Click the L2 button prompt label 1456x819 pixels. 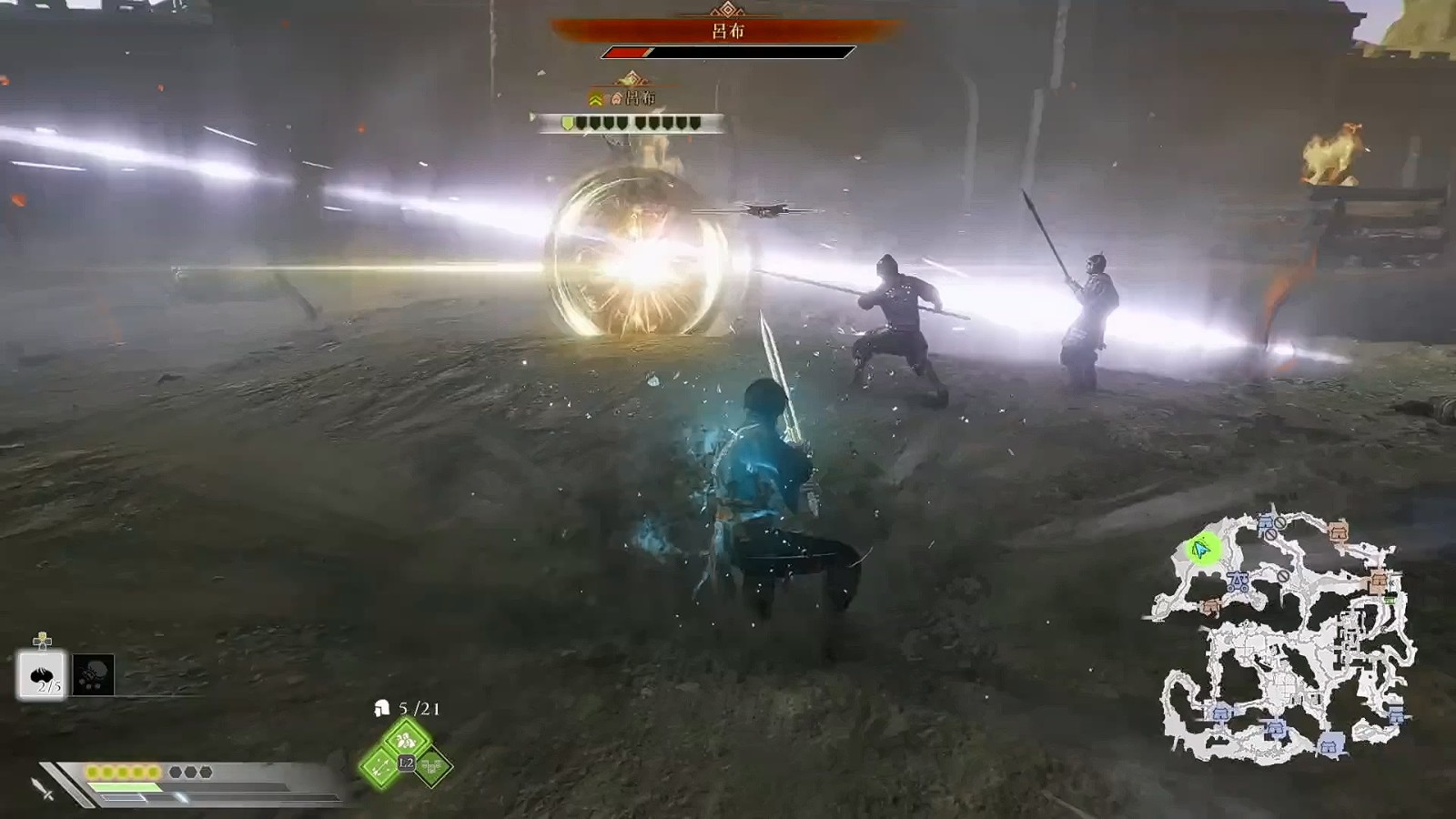coord(405,763)
